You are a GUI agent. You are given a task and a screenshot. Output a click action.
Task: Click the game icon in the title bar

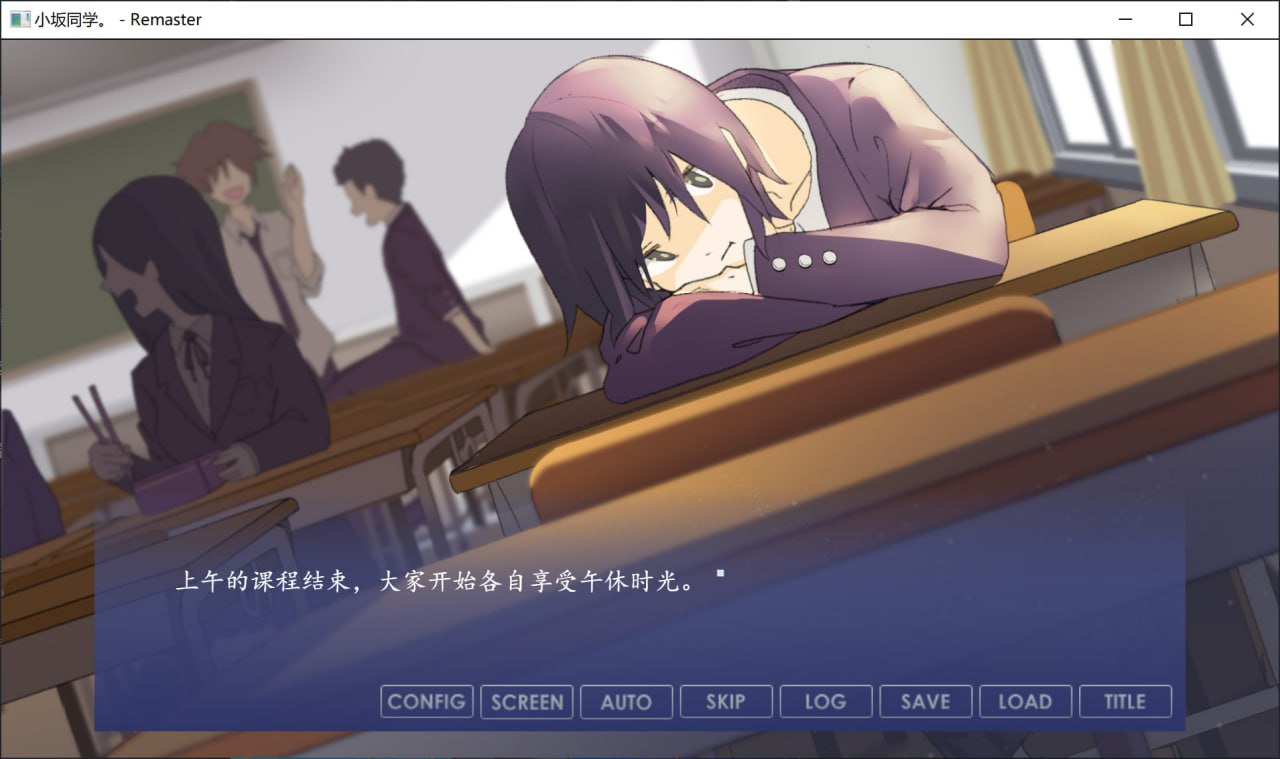tap(19, 19)
